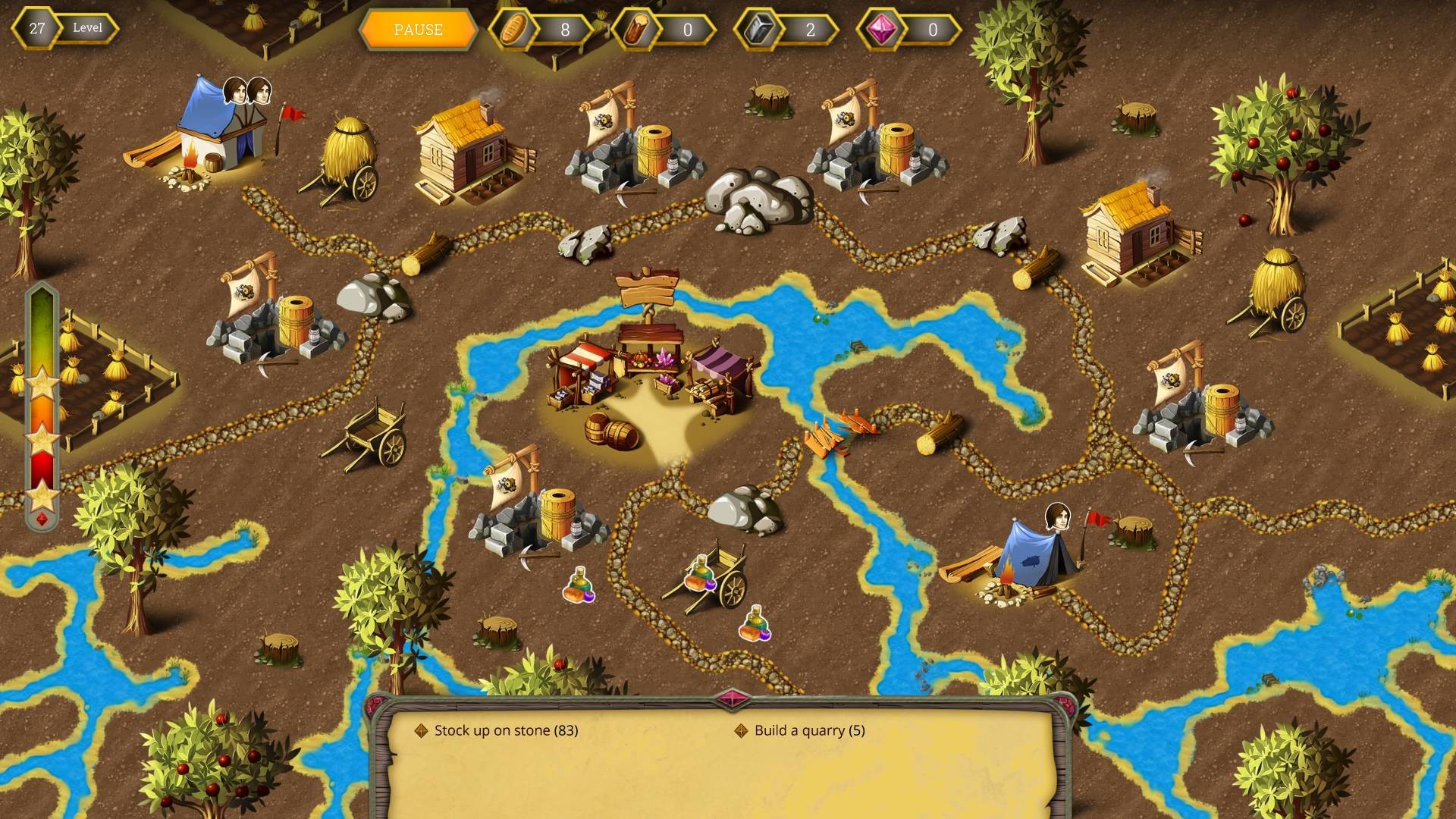Click the orange PAUSE button
This screenshot has width=1456, height=819.
point(418,30)
